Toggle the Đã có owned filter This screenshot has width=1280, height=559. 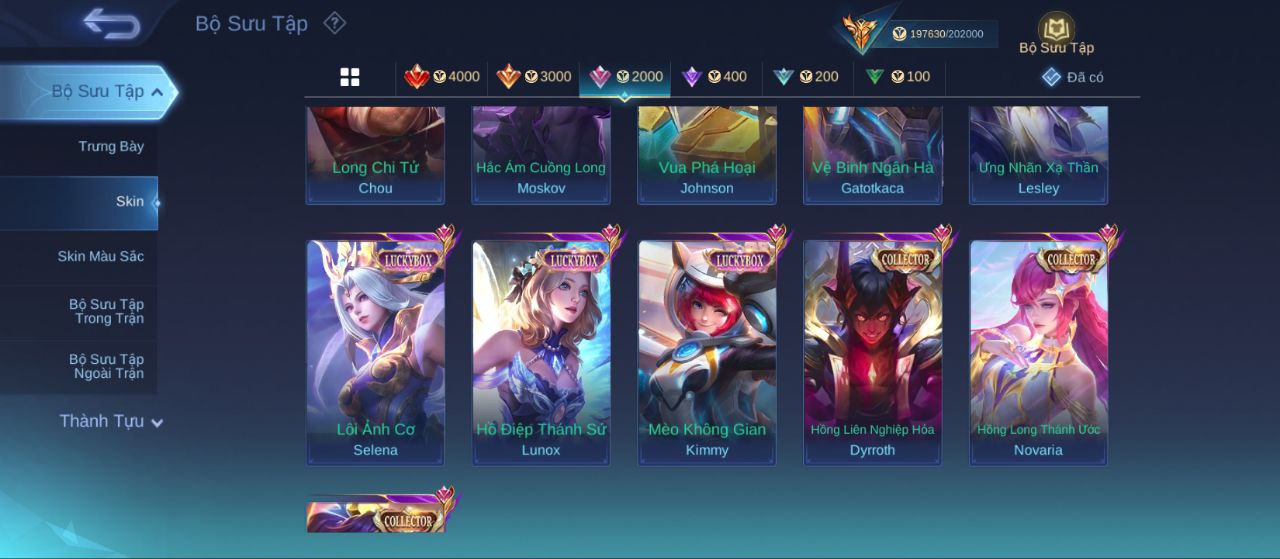click(x=1073, y=77)
